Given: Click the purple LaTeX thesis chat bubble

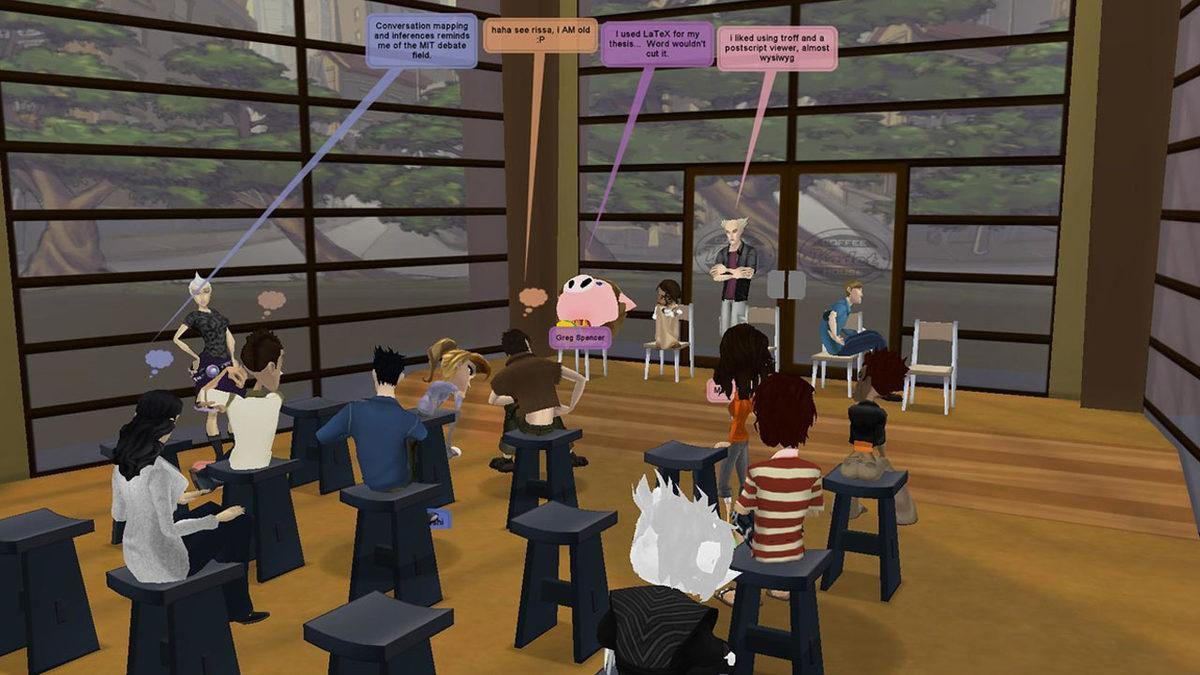Looking at the screenshot, I should (x=657, y=44).
